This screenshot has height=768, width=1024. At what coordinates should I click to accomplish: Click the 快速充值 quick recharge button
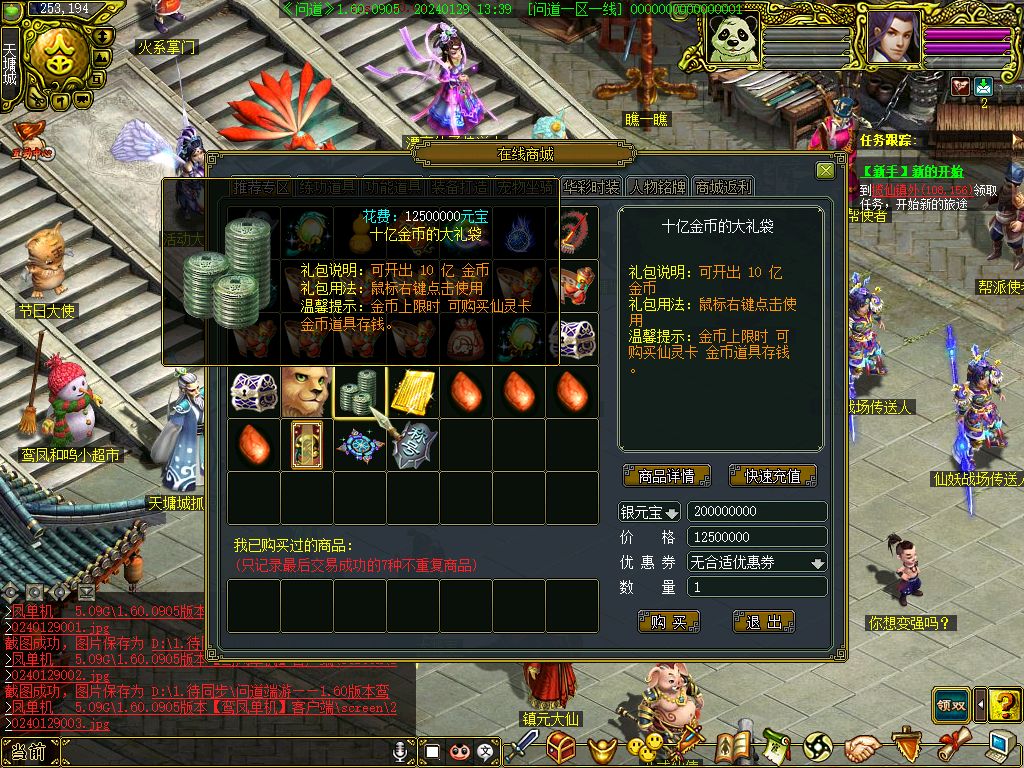[772, 476]
